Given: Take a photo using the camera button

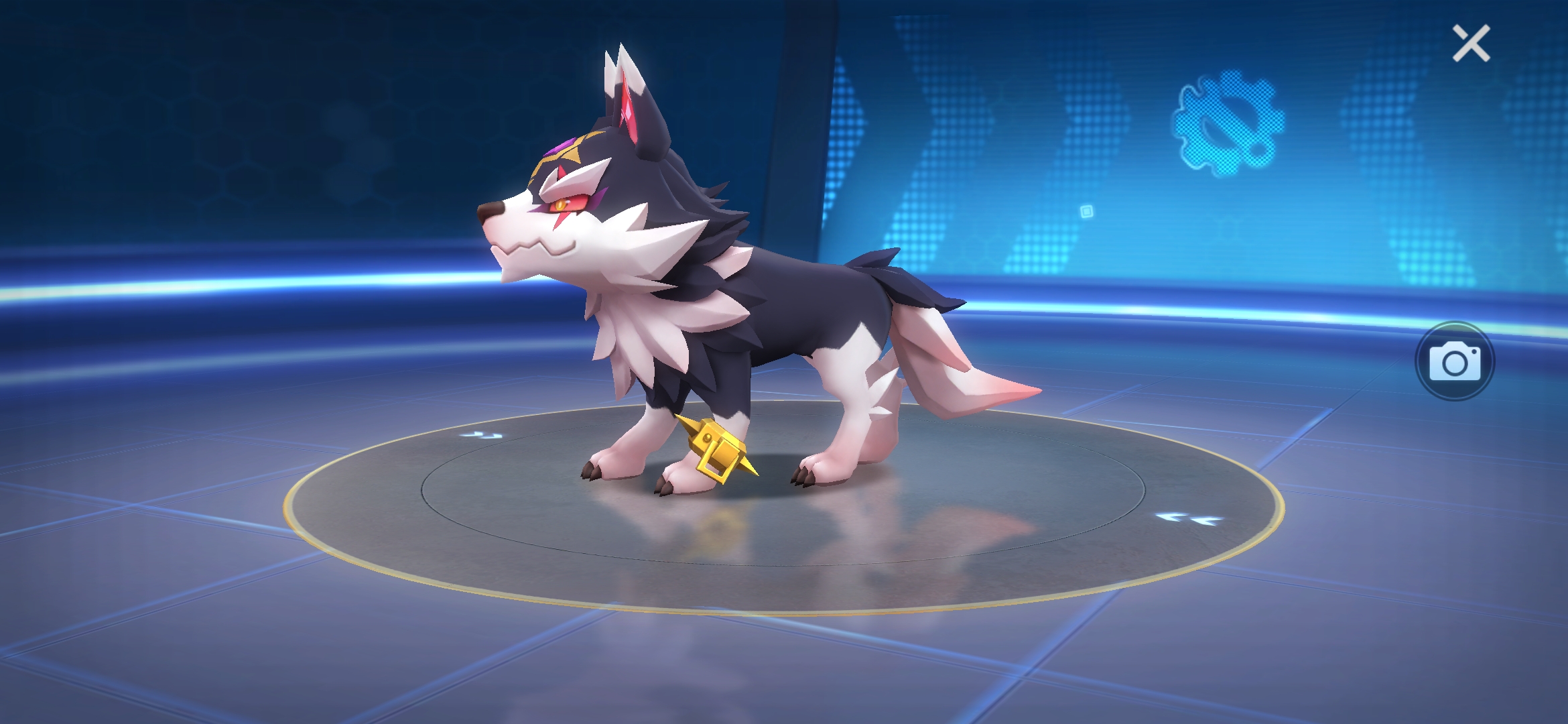Looking at the screenshot, I should tap(1454, 362).
